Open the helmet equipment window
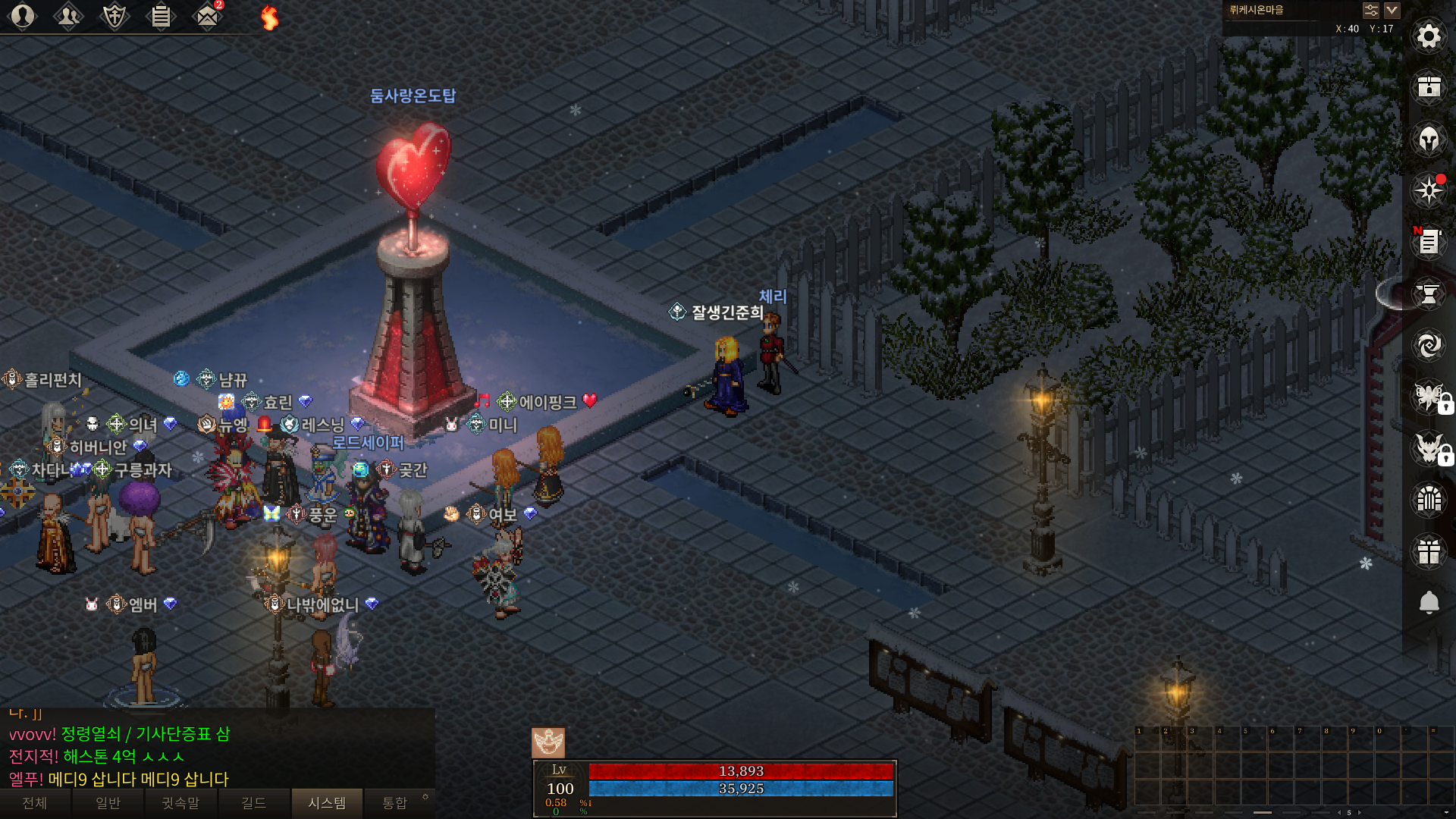The height and width of the screenshot is (819, 1456). click(1429, 140)
